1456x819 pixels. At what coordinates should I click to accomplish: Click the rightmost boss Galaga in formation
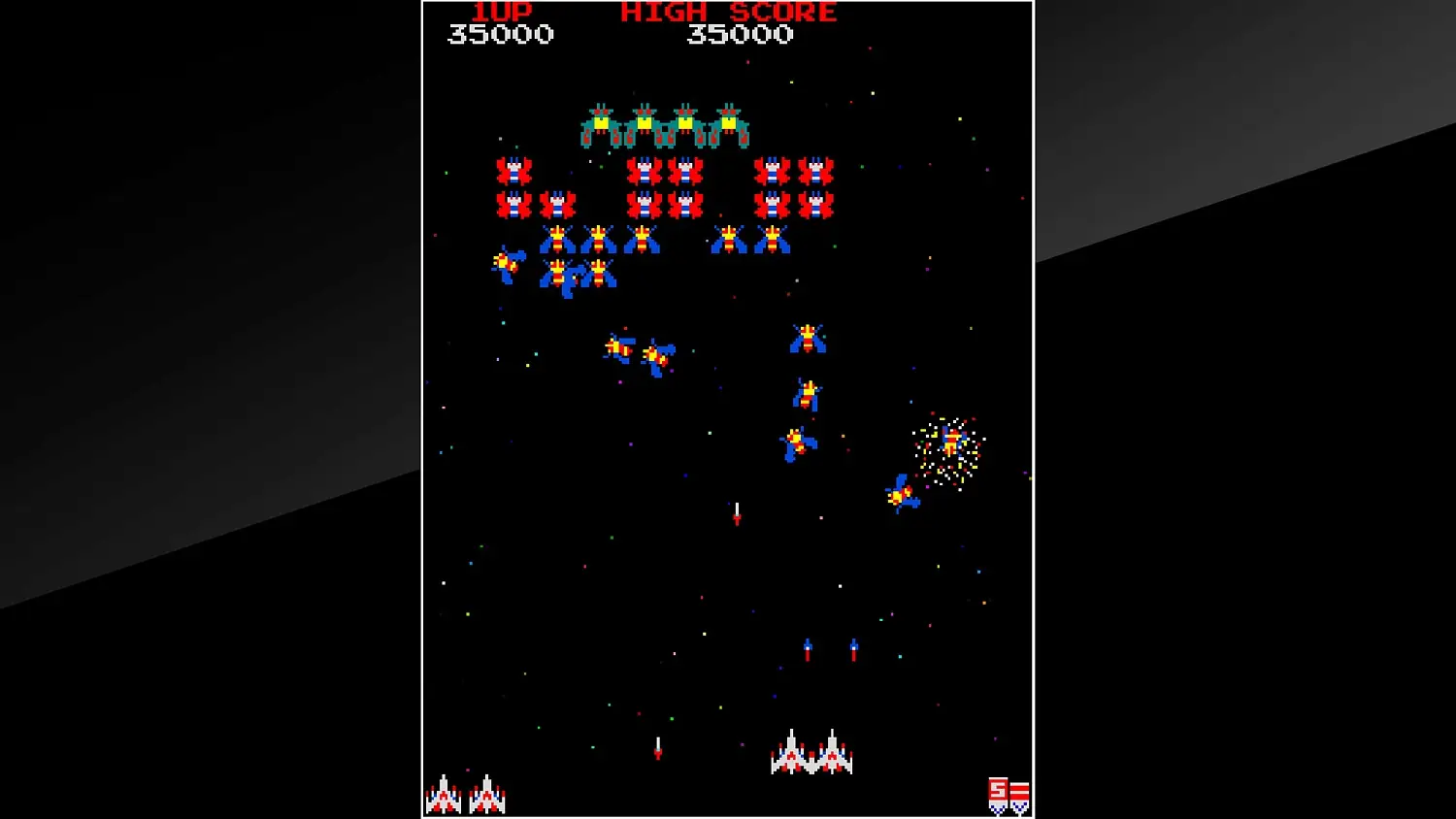(729, 124)
